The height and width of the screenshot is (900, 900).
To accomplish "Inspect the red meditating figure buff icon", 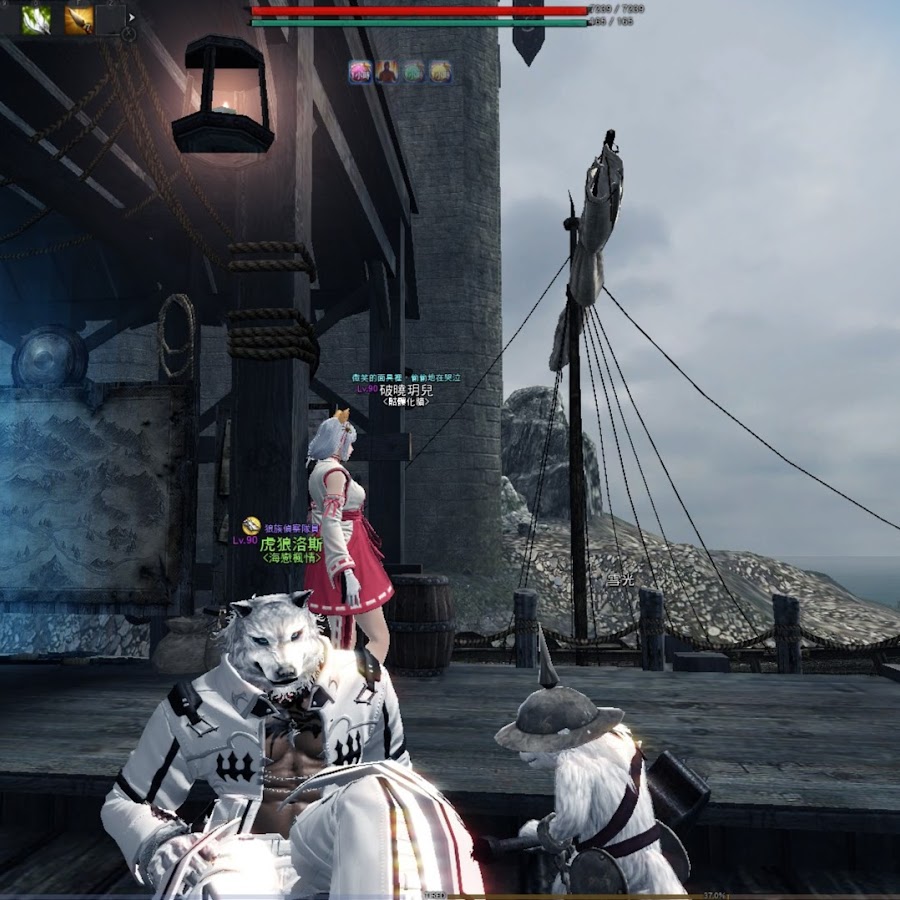I will pyautogui.click(x=386, y=72).
